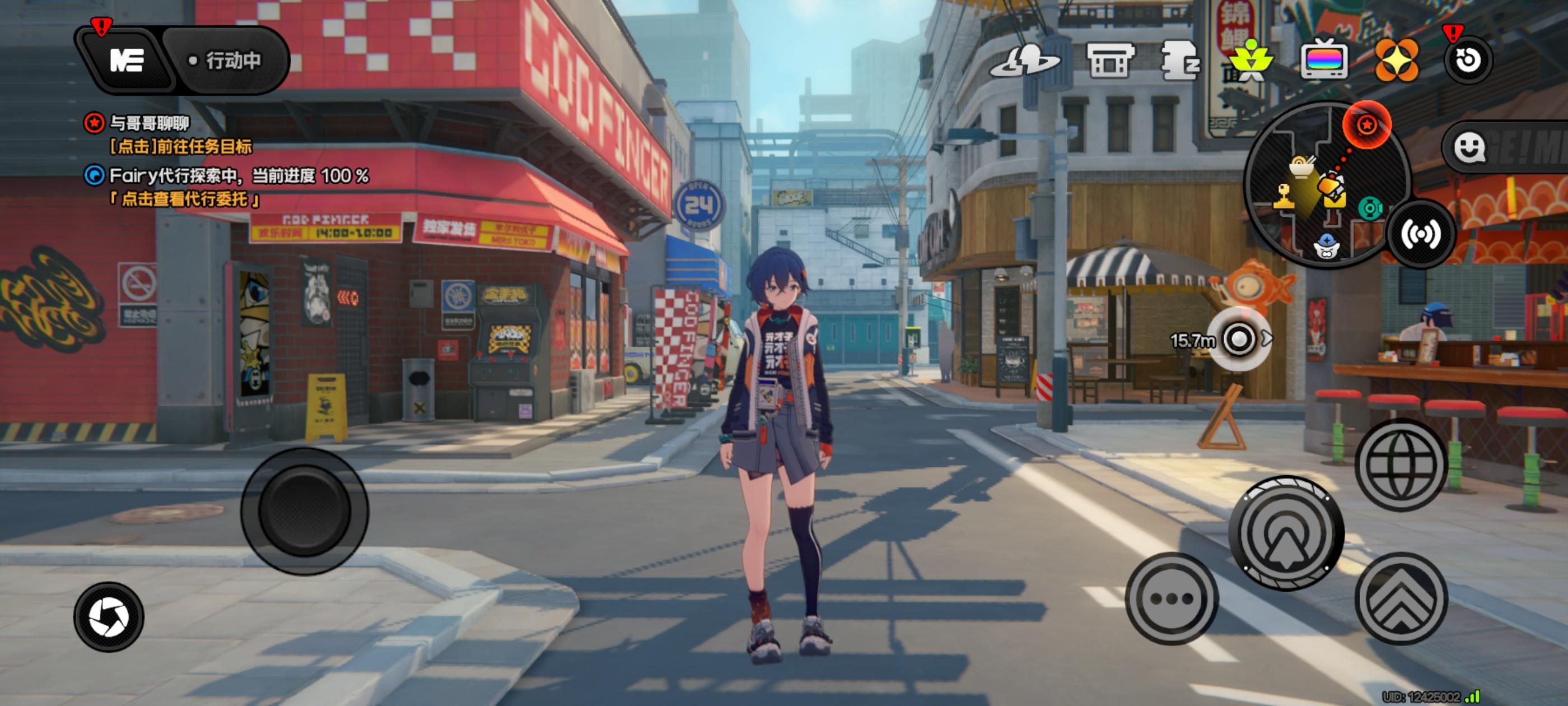Screen dimensions: 1568x706
Task: Tap the double chevron up button
Action: coord(1401,598)
